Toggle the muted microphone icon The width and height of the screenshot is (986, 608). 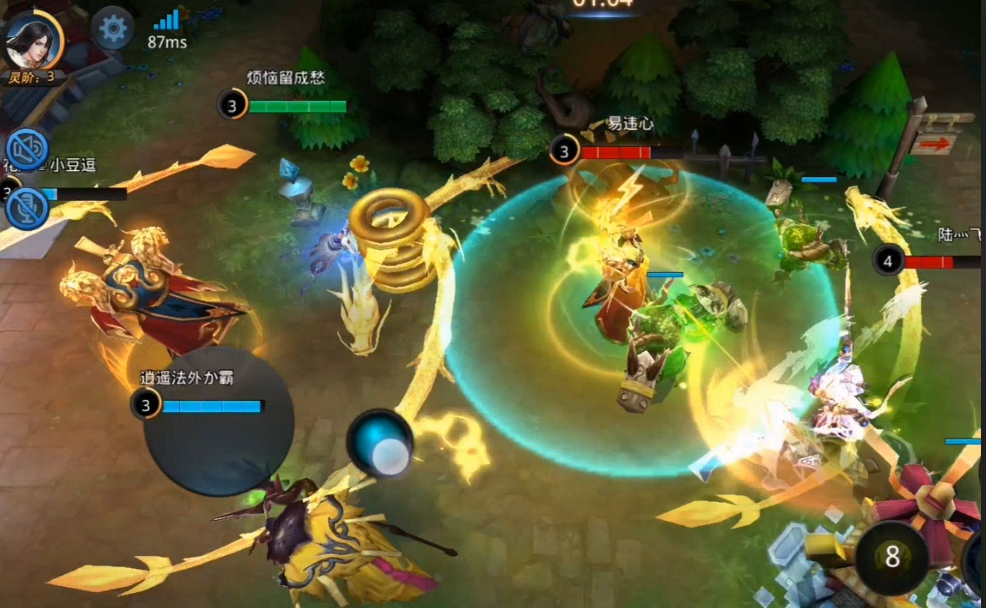coord(27,208)
